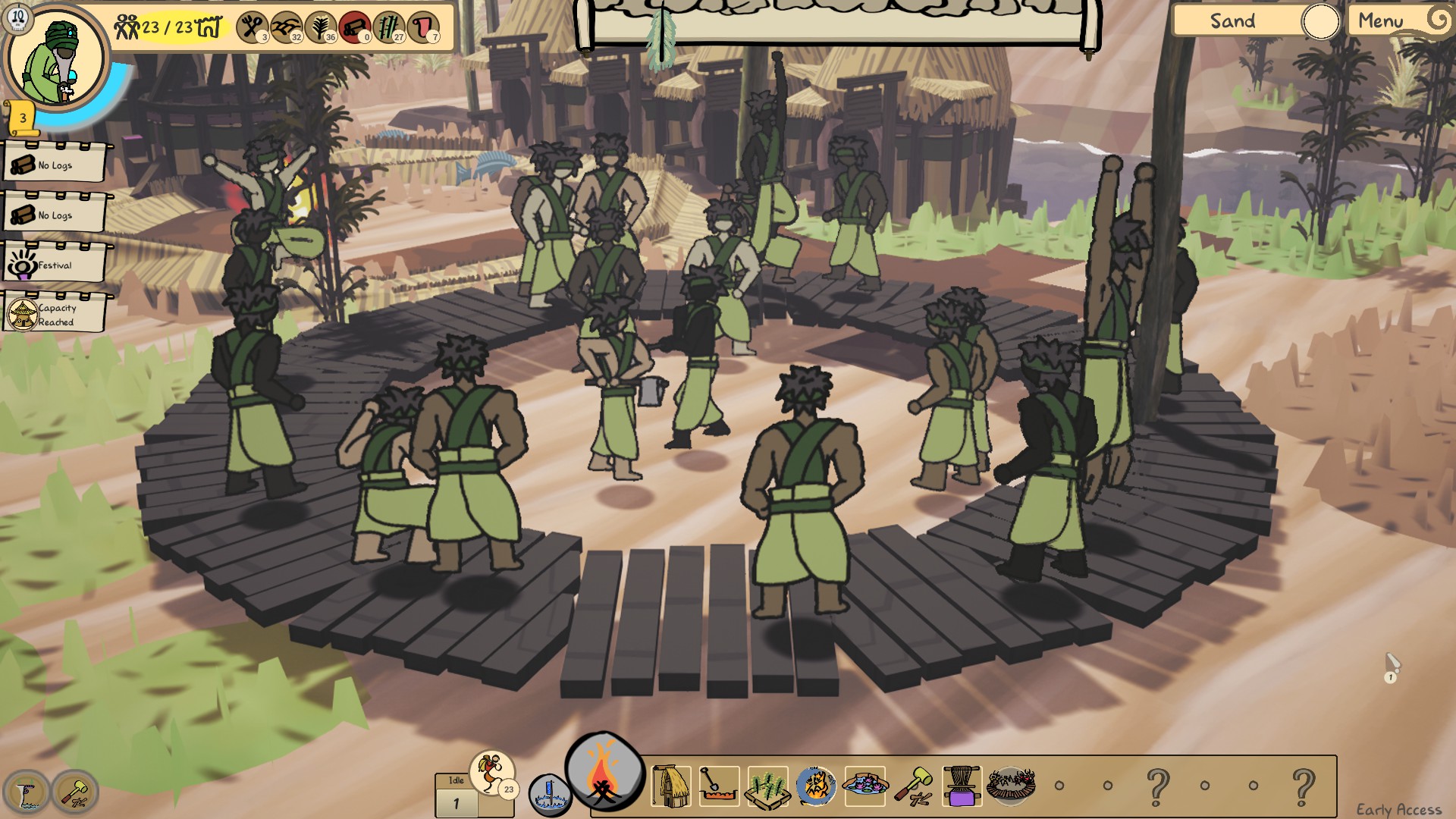Open the Menu button
Viewport: 1456px width, 819px height.
(1382, 21)
